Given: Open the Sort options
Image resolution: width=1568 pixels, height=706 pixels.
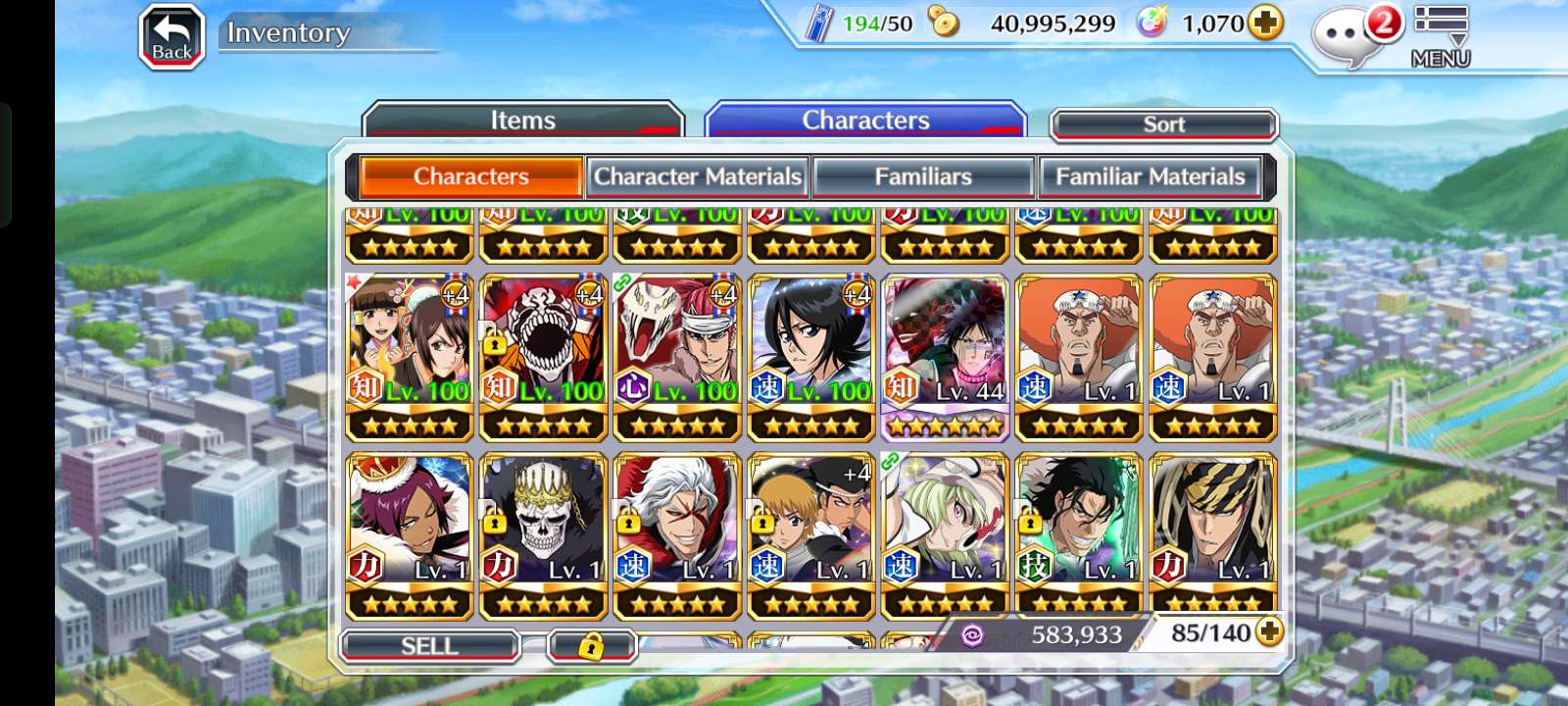Looking at the screenshot, I should click(x=1163, y=125).
